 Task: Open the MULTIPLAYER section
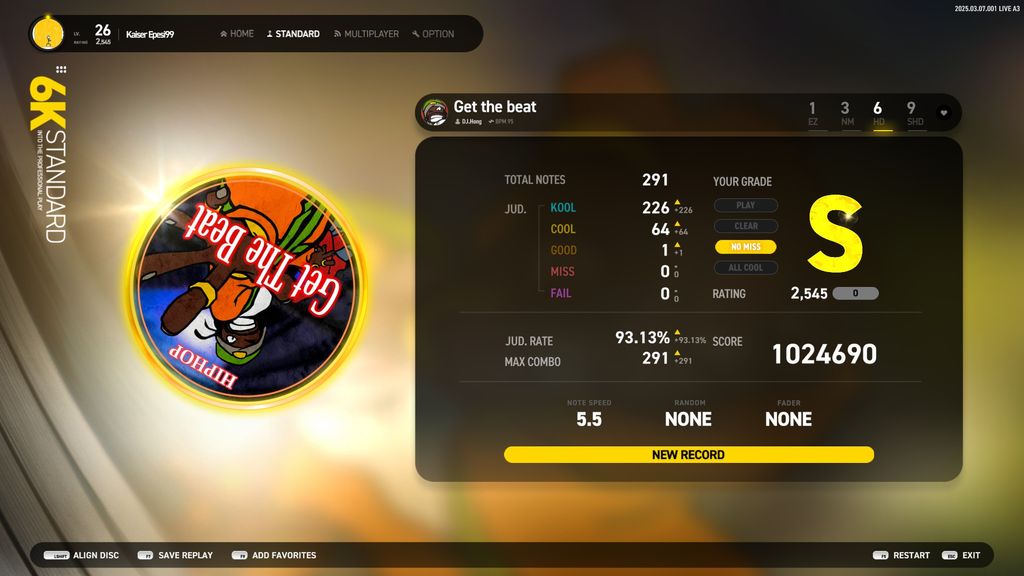[366, 34]
